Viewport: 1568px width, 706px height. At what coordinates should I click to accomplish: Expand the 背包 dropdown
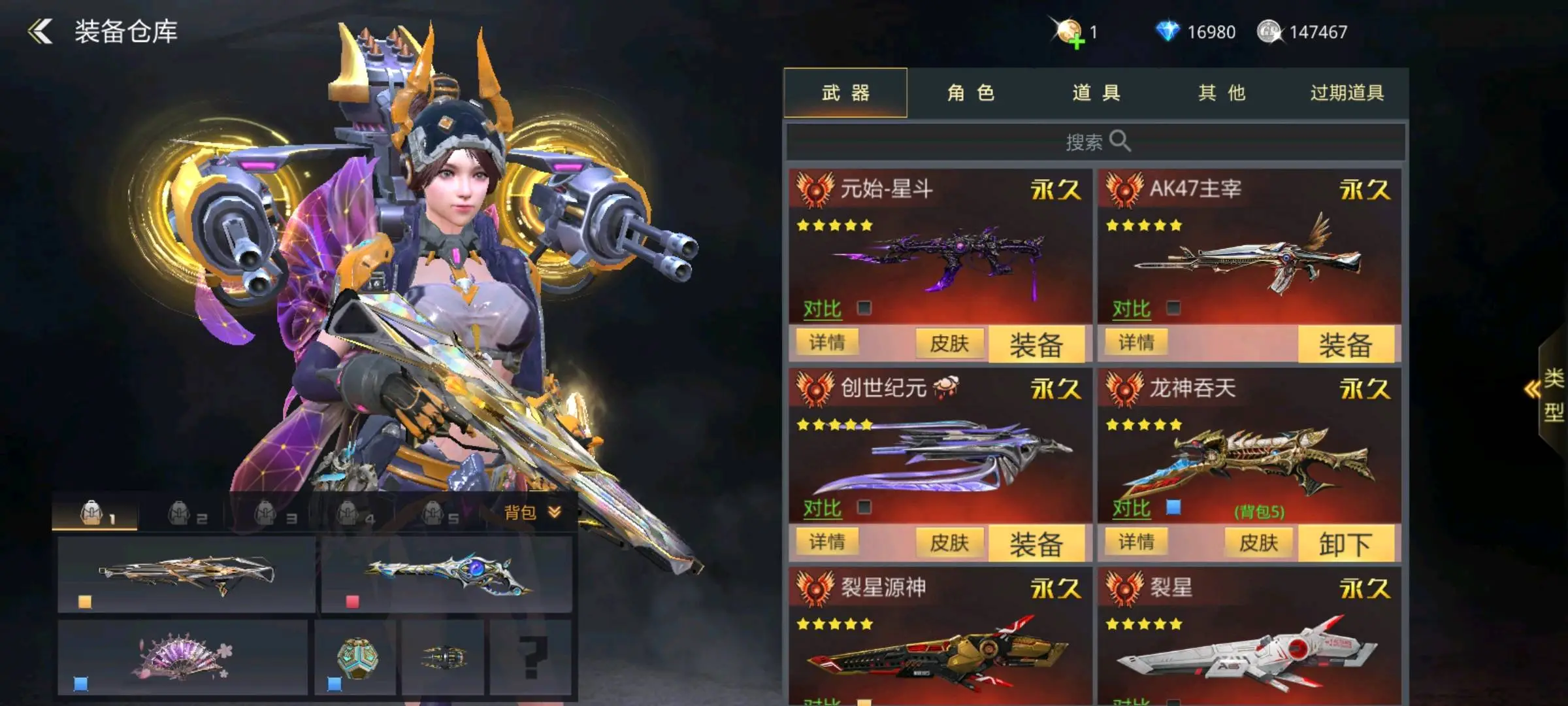tap(532, 513)
